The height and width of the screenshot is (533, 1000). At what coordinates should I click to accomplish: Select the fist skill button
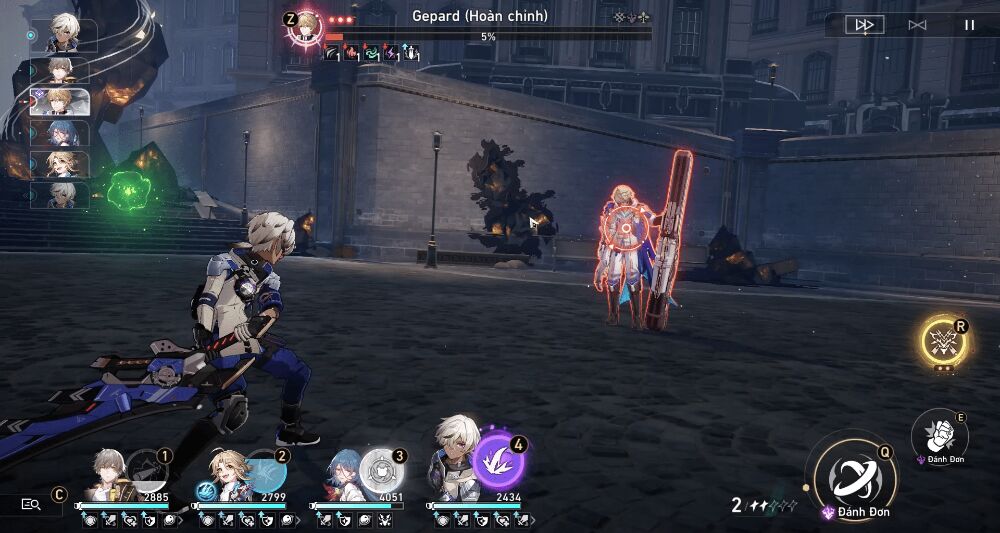[x=939, y=432]
